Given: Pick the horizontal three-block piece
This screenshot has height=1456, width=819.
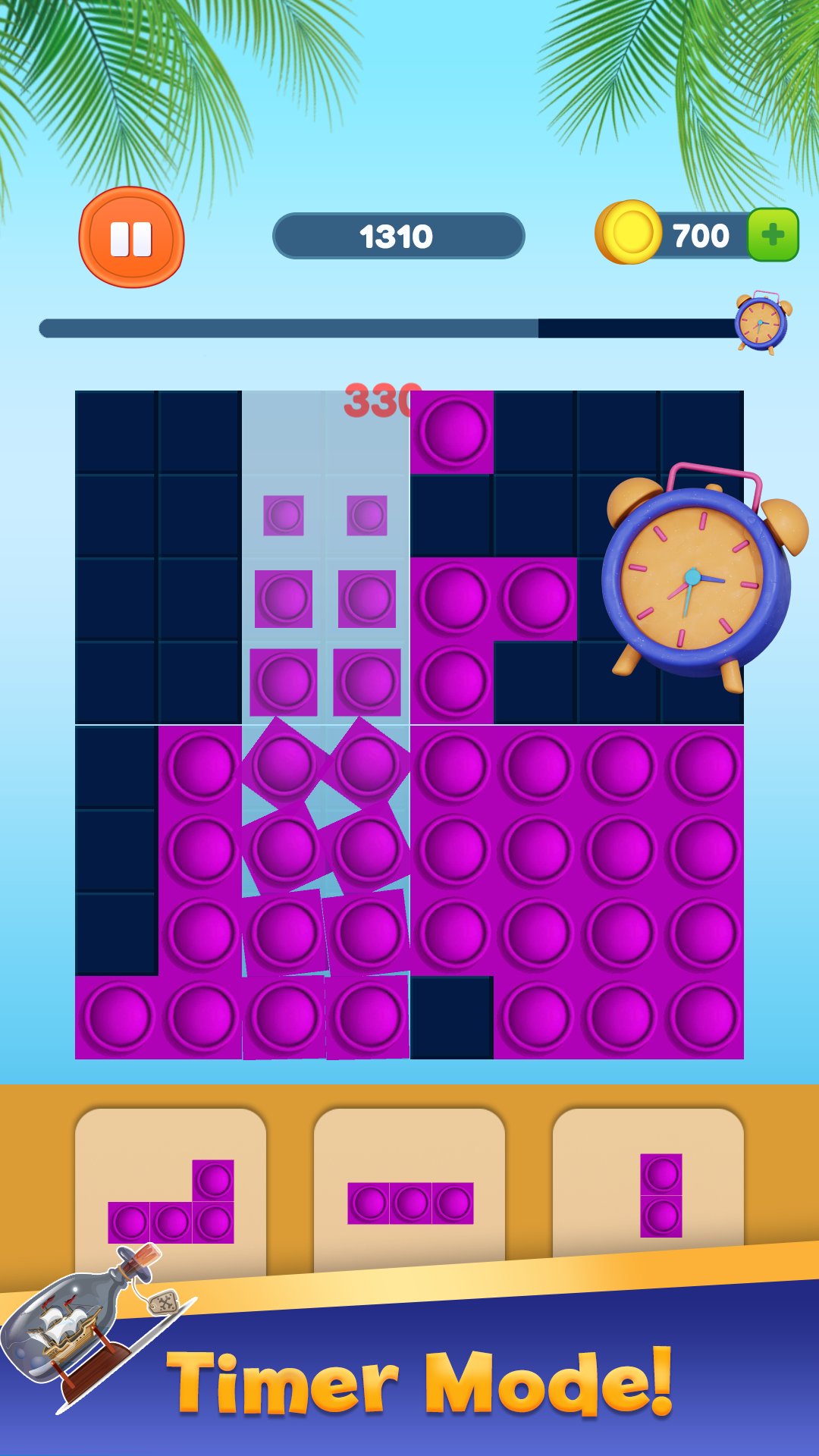Looking at the screenshot, I should click(x=410, y=1203).
